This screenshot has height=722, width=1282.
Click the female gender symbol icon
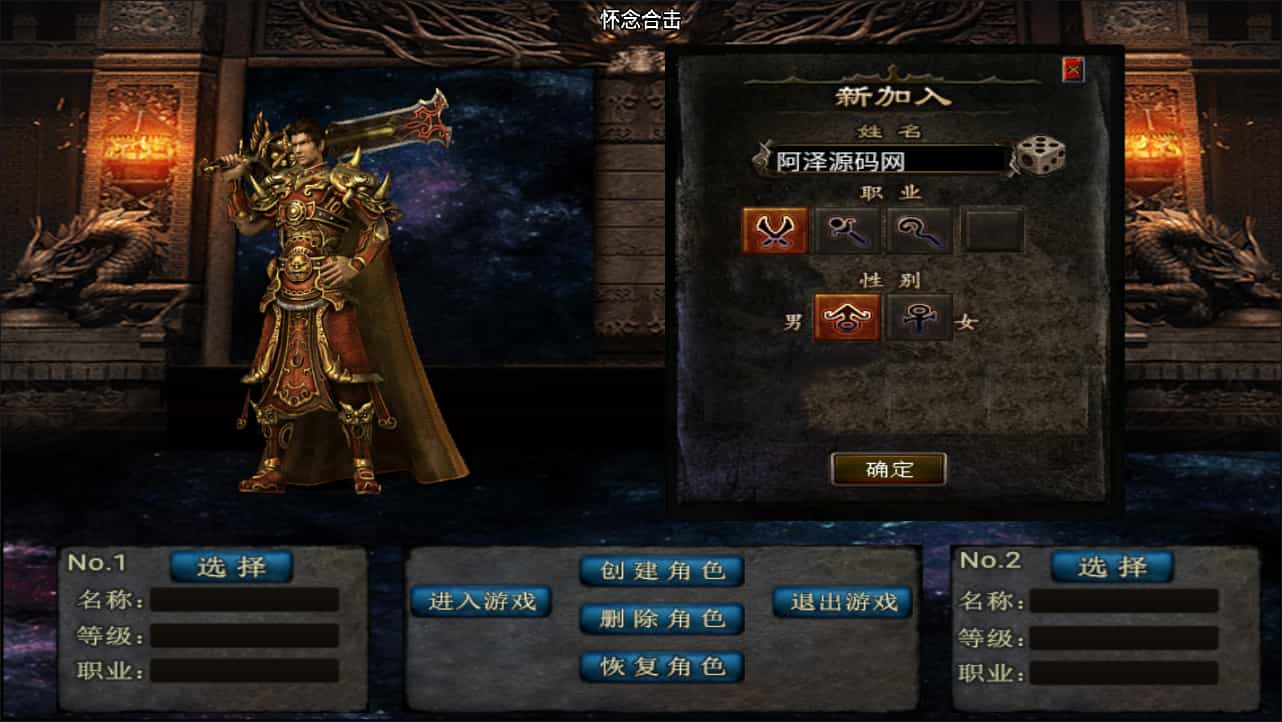919,317
